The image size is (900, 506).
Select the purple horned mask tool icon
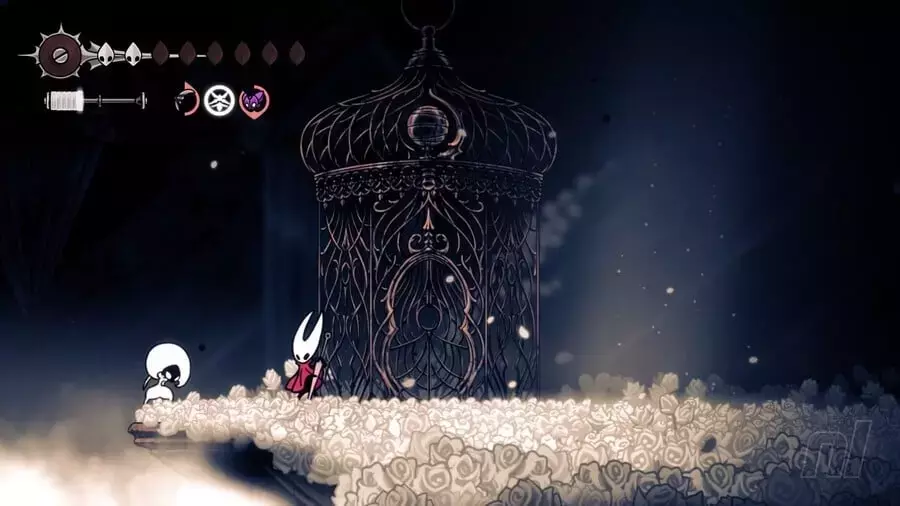pyautogui.click(x=254, y=100)
